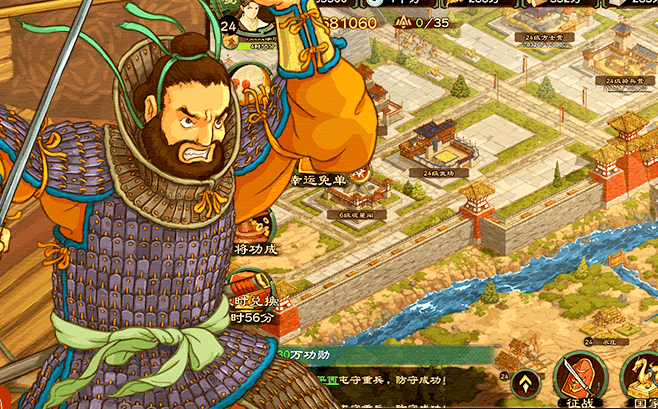Open the 幸运免单 event icon
The height and width of the screenshot is (409, 658).
point(317,179)
